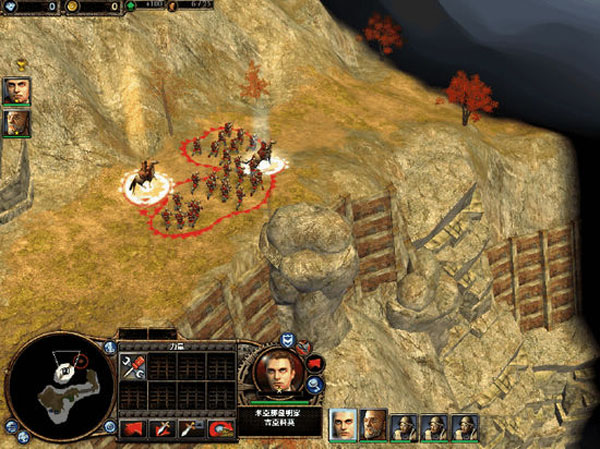Pick the top hero portrait on left edge

(16, 92)
